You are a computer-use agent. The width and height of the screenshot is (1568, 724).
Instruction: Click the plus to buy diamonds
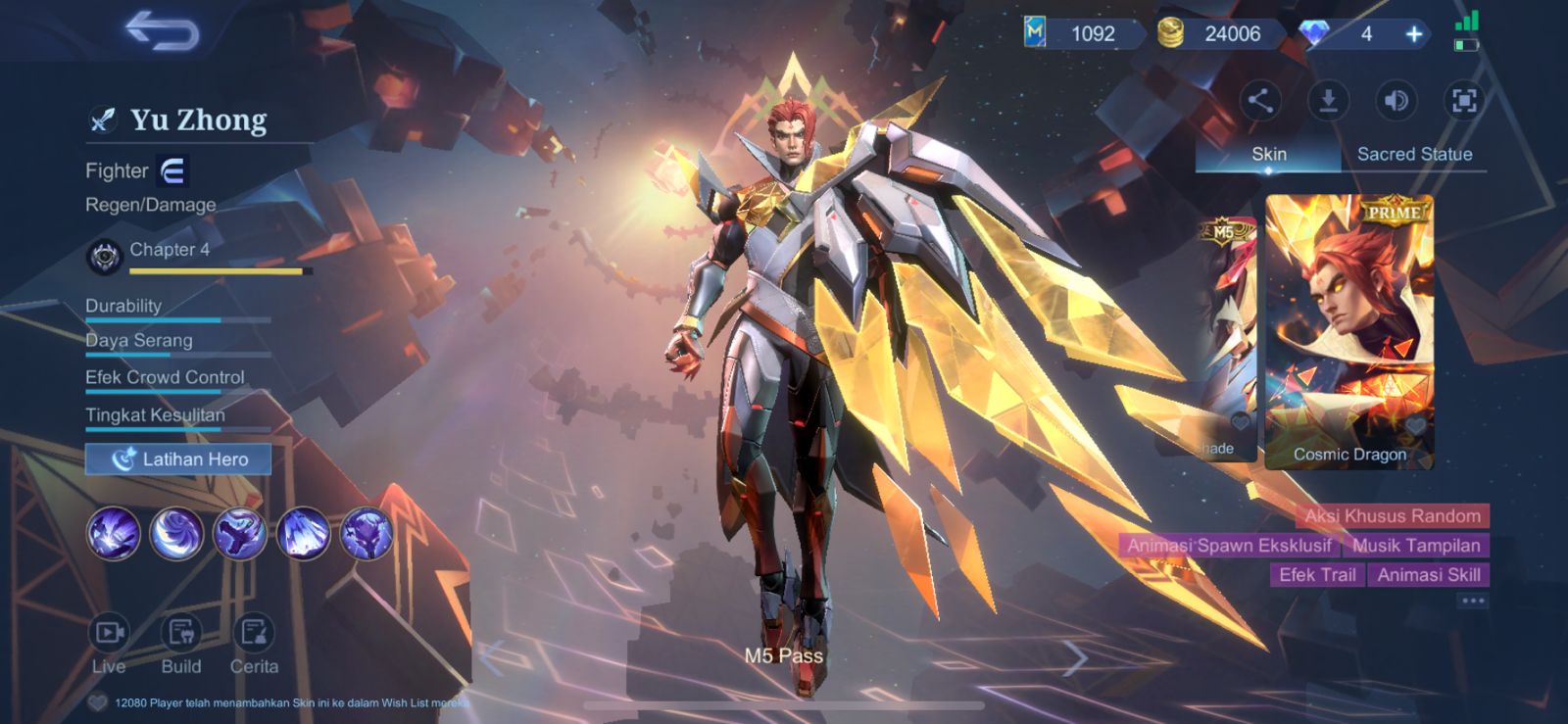point(1412,32)
